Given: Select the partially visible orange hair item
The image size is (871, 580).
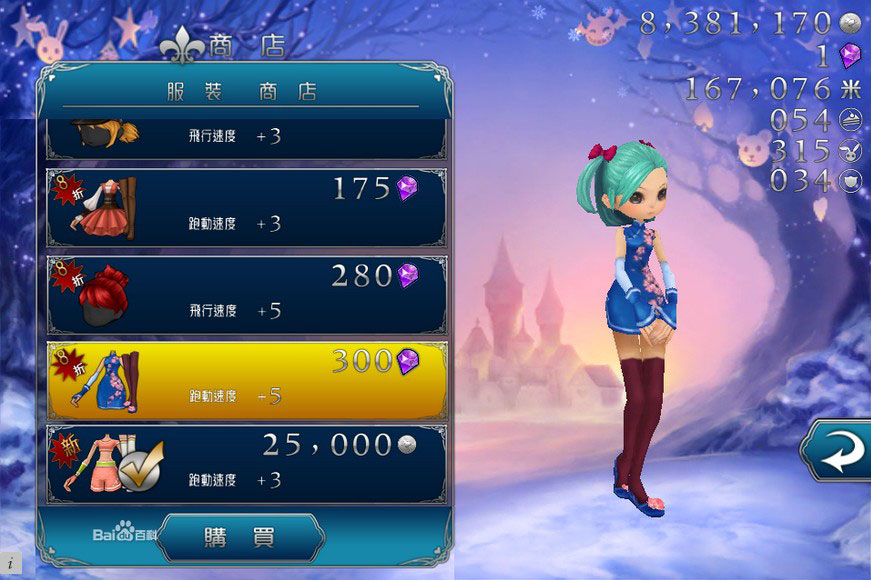Looking at the screenshot, I should [x=246, y=137].
